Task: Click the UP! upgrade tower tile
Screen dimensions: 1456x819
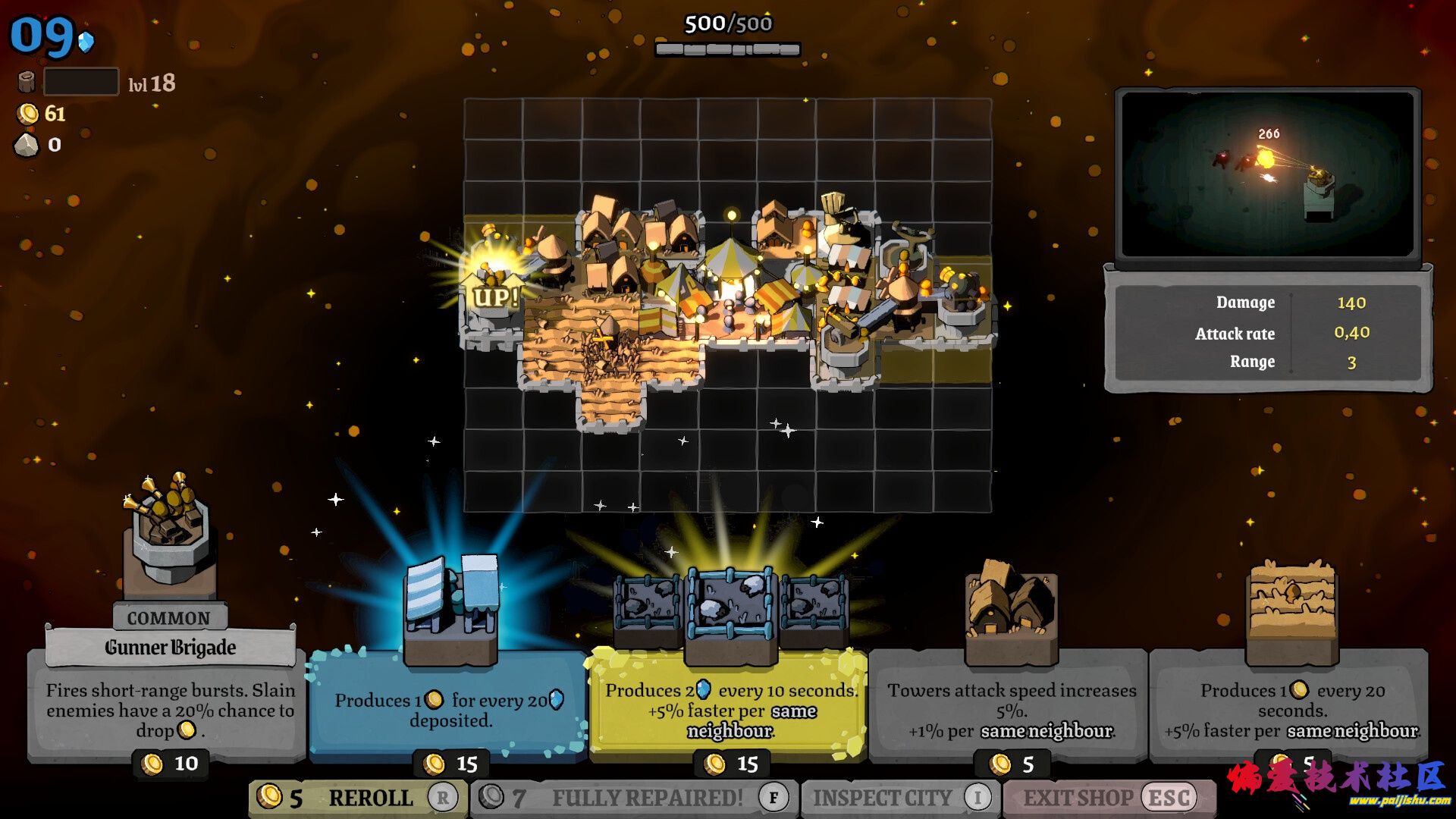Action: [x=494, y=292]
